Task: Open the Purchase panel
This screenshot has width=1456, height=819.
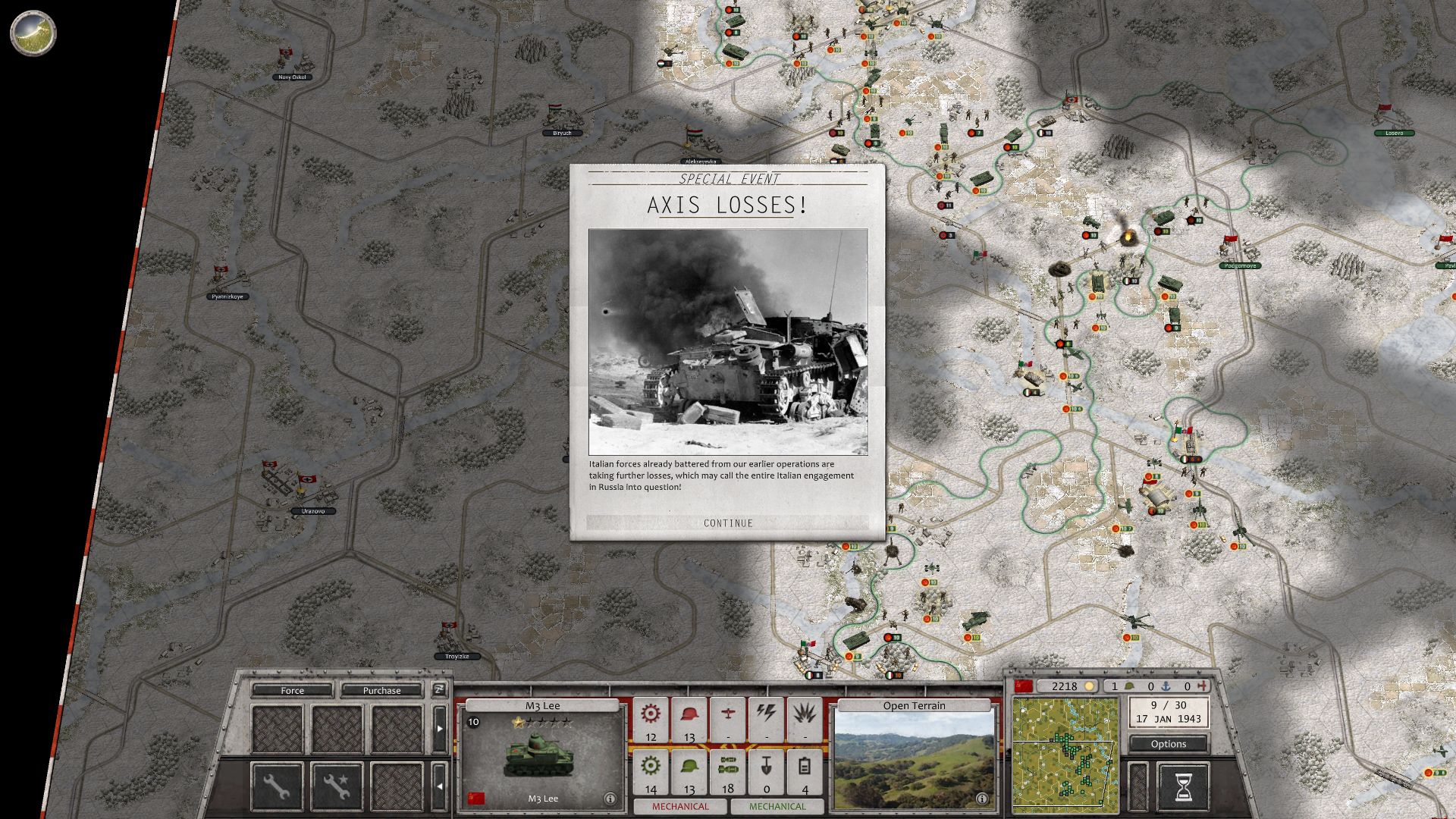Action: (x=381, y=690)
